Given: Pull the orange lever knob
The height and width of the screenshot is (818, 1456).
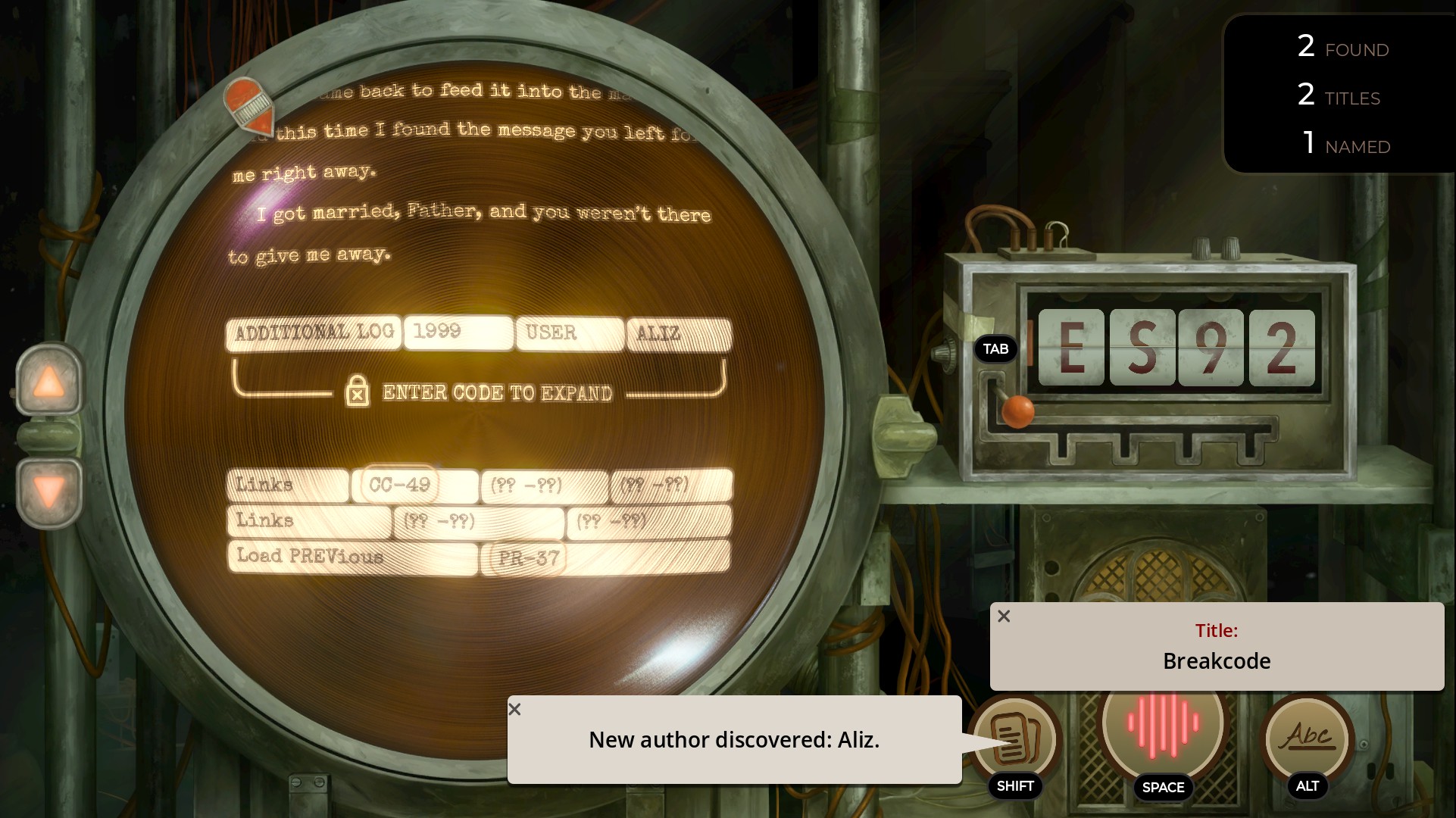Looking at the screenshot, I should [1017, 411].
